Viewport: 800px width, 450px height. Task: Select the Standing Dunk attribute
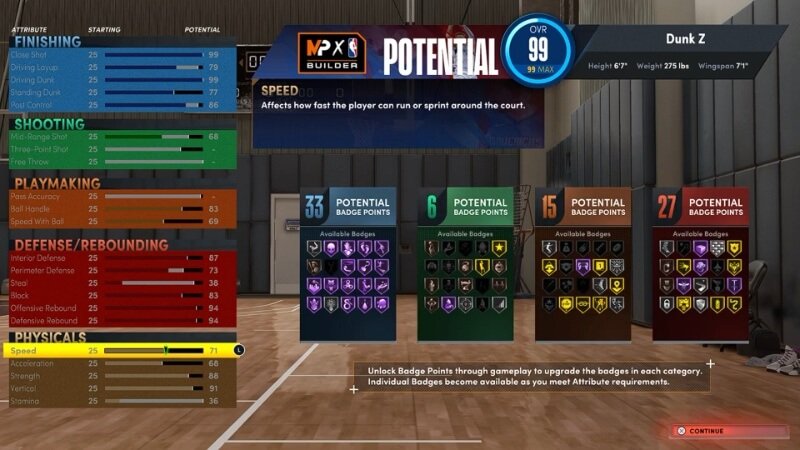pyautogui.click(x=120, y=91)
